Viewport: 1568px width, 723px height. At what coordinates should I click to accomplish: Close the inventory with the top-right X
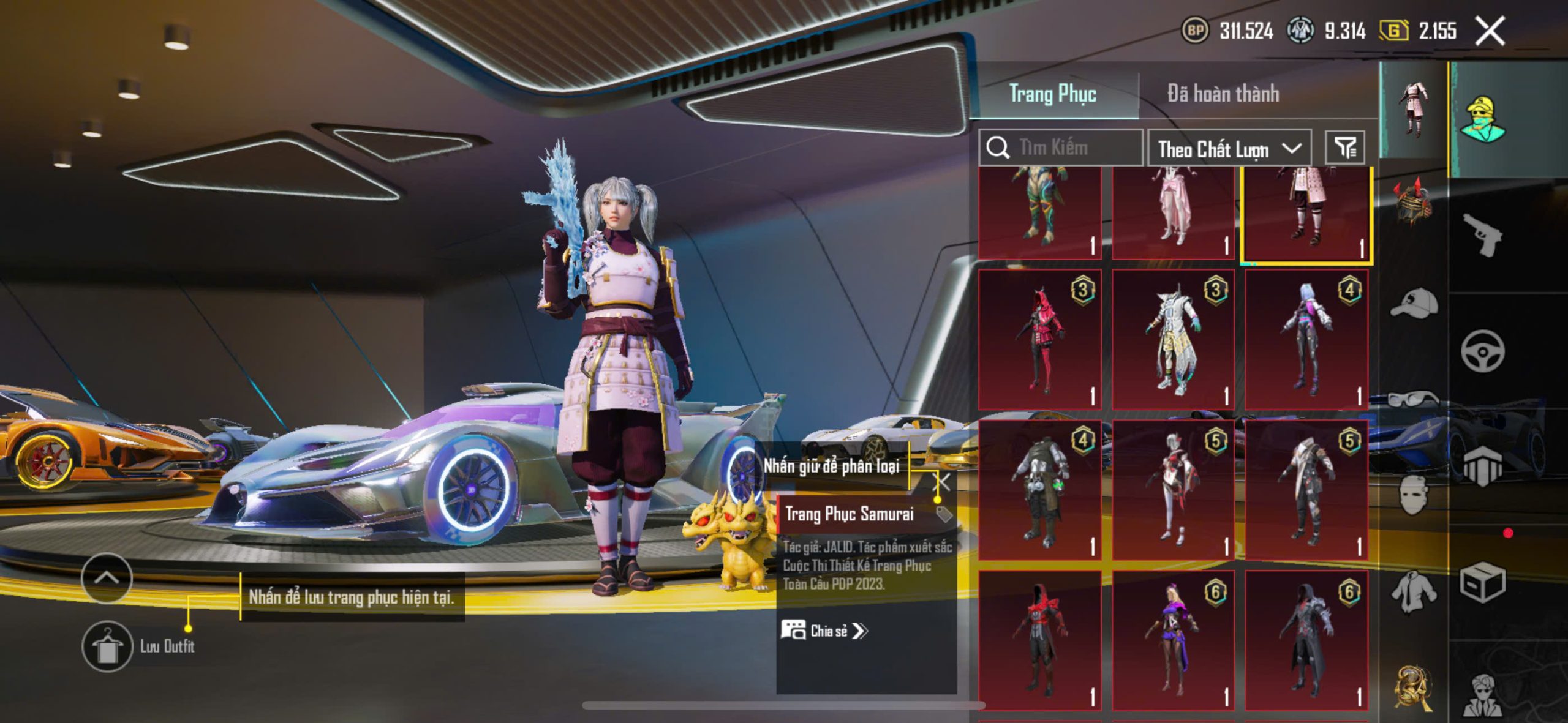tap(1490, 31)
